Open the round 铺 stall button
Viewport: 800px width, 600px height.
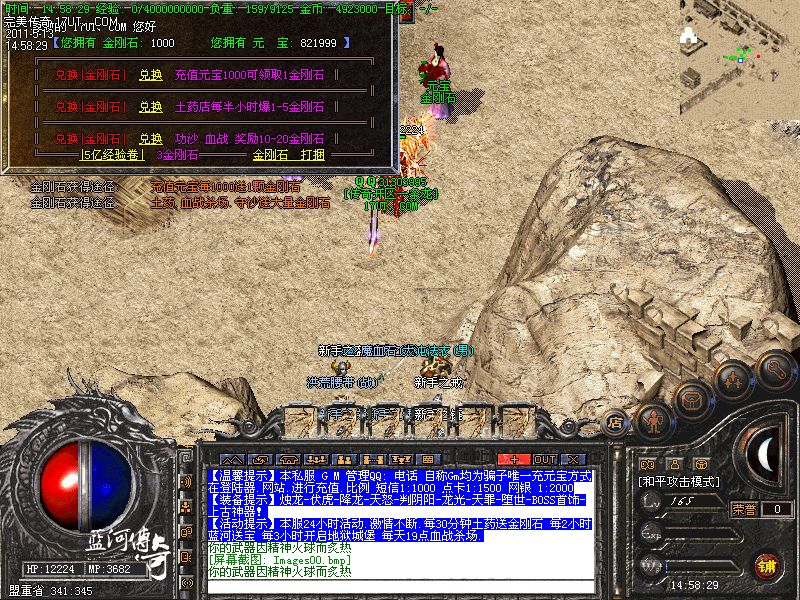(x=768, y=565)
